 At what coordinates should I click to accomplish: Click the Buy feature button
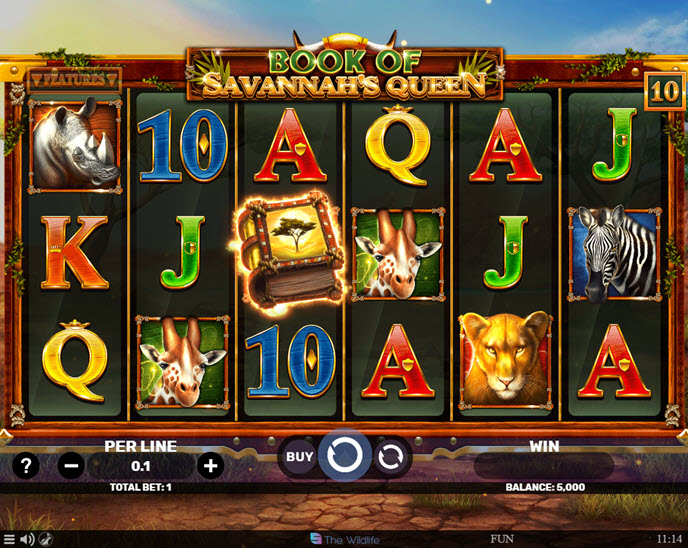[x=299, y=457]
